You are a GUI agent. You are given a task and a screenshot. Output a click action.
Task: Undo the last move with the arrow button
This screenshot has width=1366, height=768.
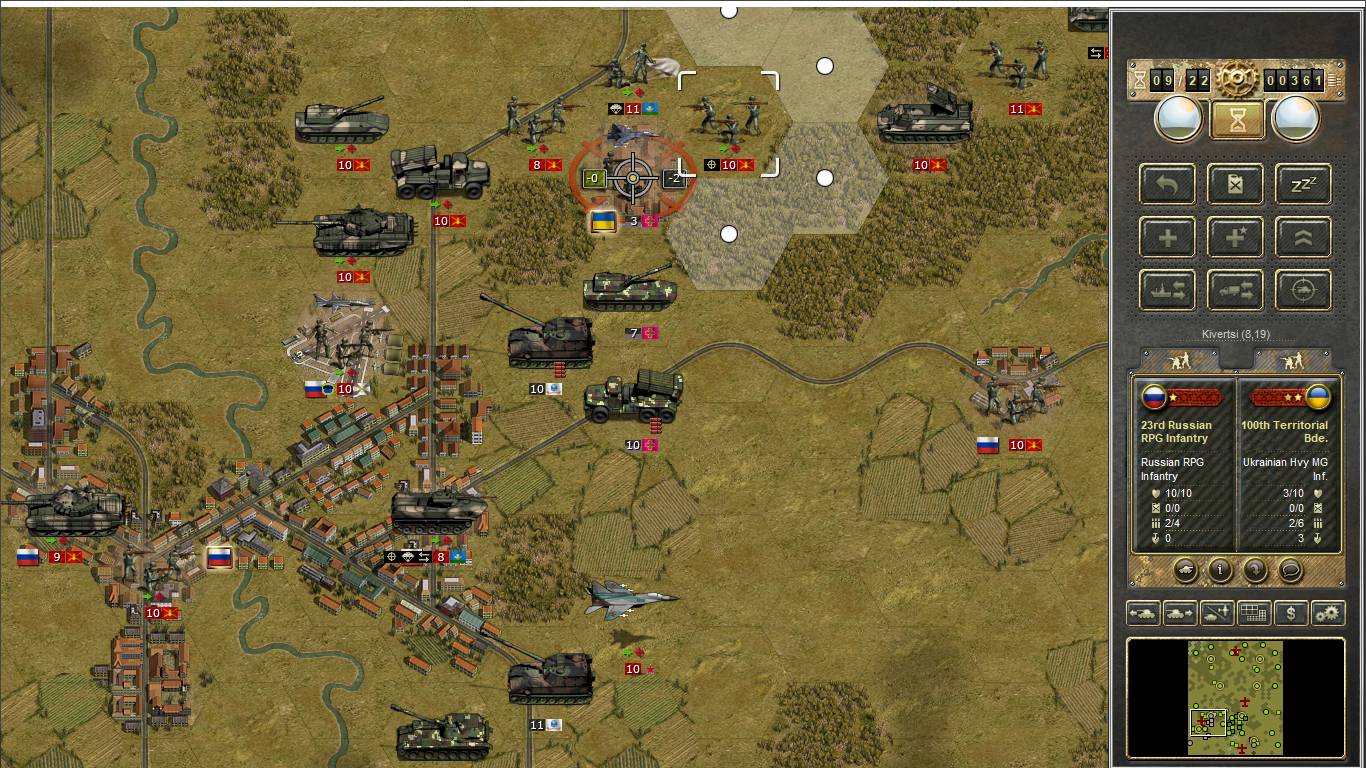1168,184
